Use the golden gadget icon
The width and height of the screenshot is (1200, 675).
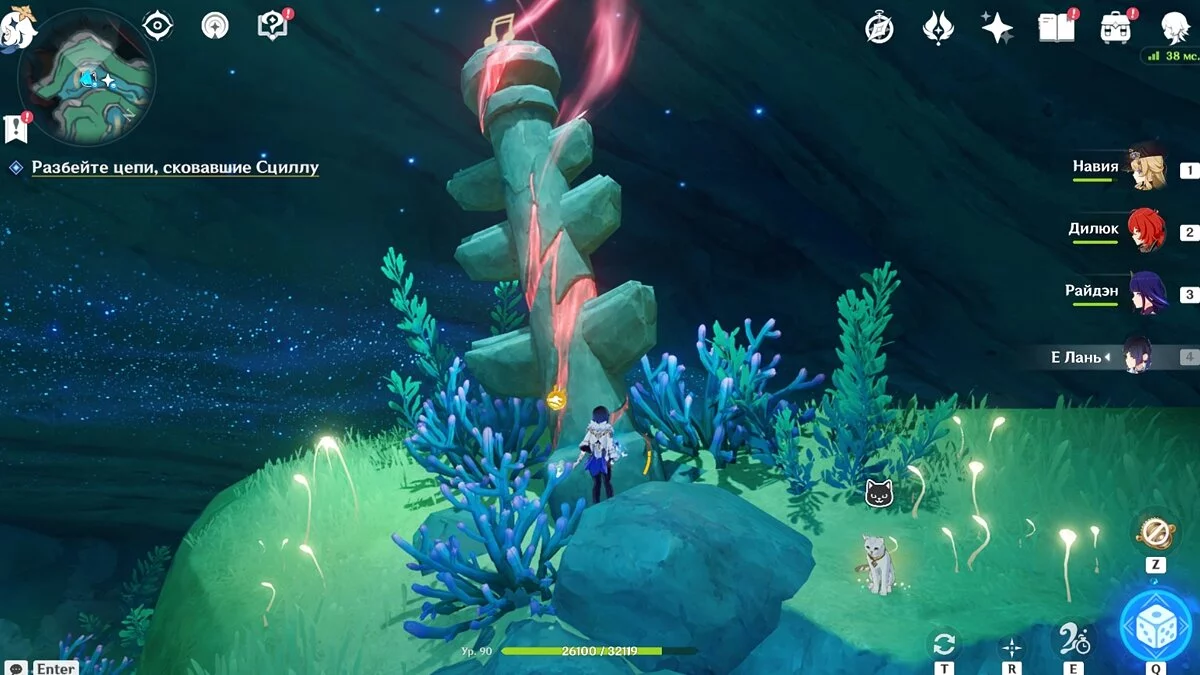point(1155,532)
